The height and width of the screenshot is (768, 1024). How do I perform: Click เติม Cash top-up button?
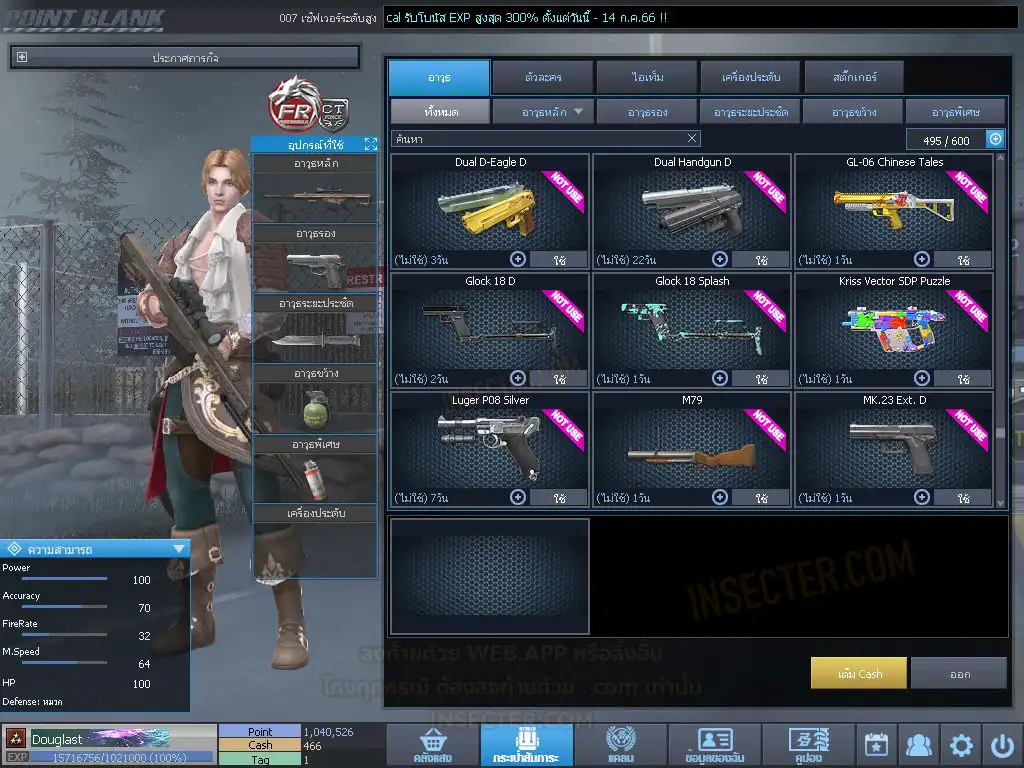pyautogui.click(x=859, y=673)
